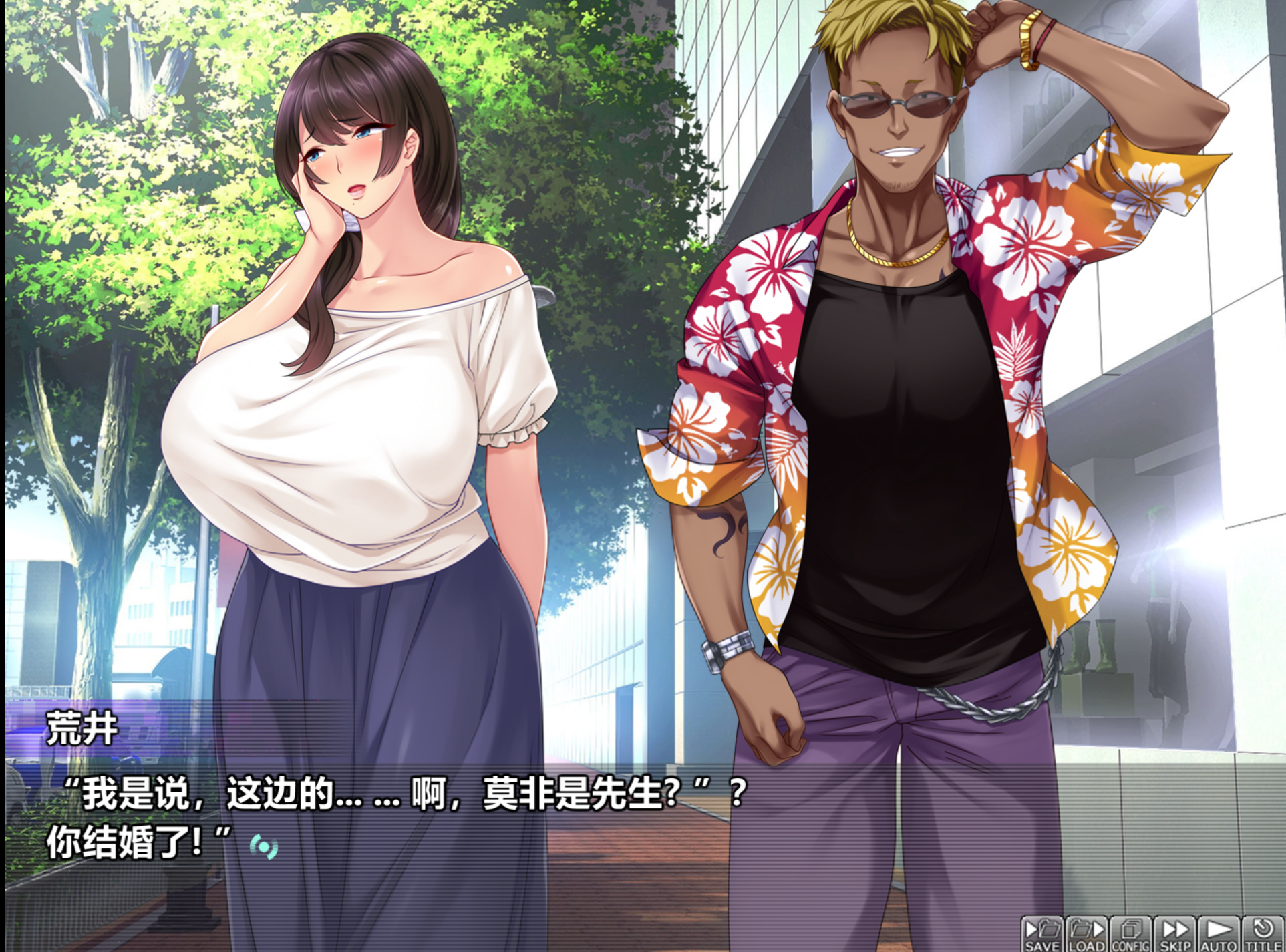
Task: Open the SAVE screen
Action: click(x=1042, y=935)
